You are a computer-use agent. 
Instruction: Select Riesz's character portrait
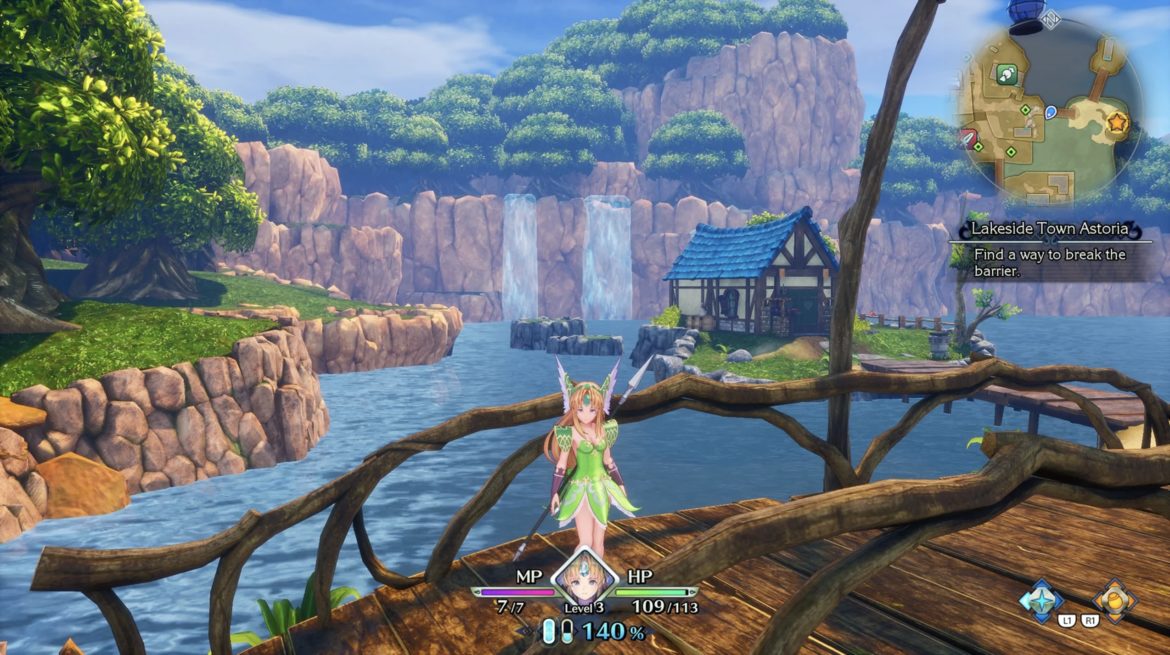[x=584, y=580]
